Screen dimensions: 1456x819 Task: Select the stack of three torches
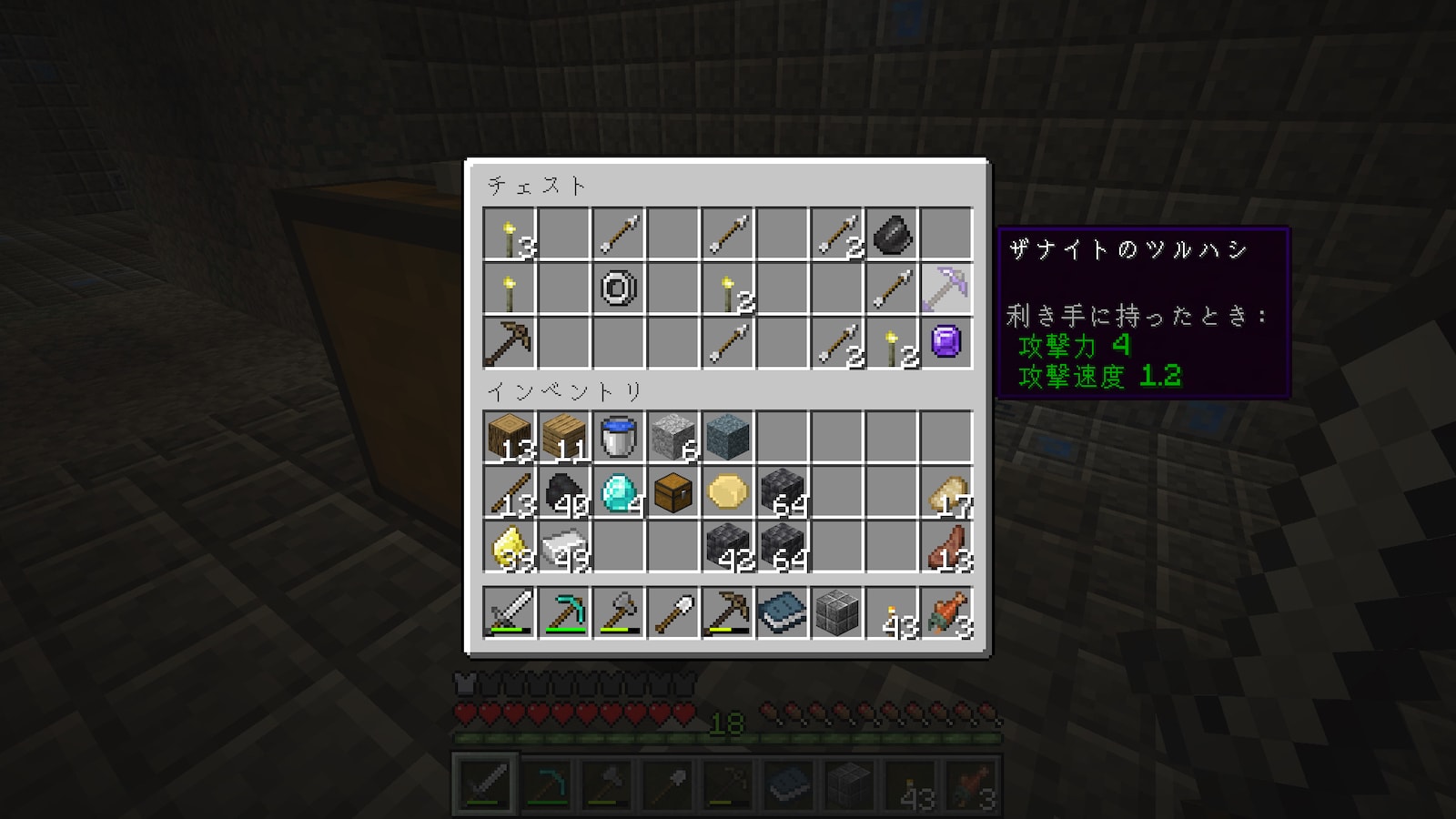pyautogui.click(x=509, y=235)
